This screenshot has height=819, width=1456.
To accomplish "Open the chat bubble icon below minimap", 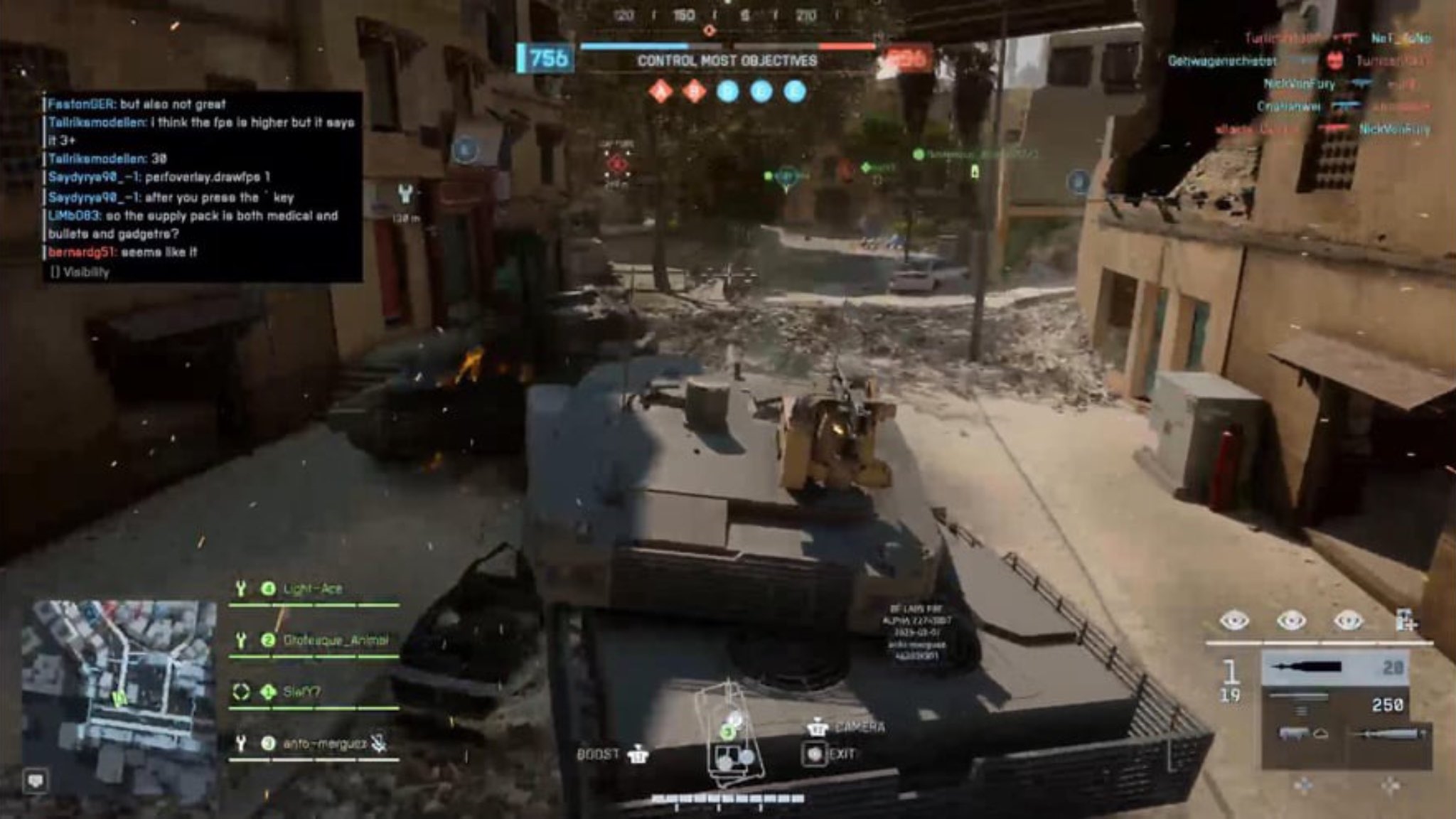I will (36, 781).
